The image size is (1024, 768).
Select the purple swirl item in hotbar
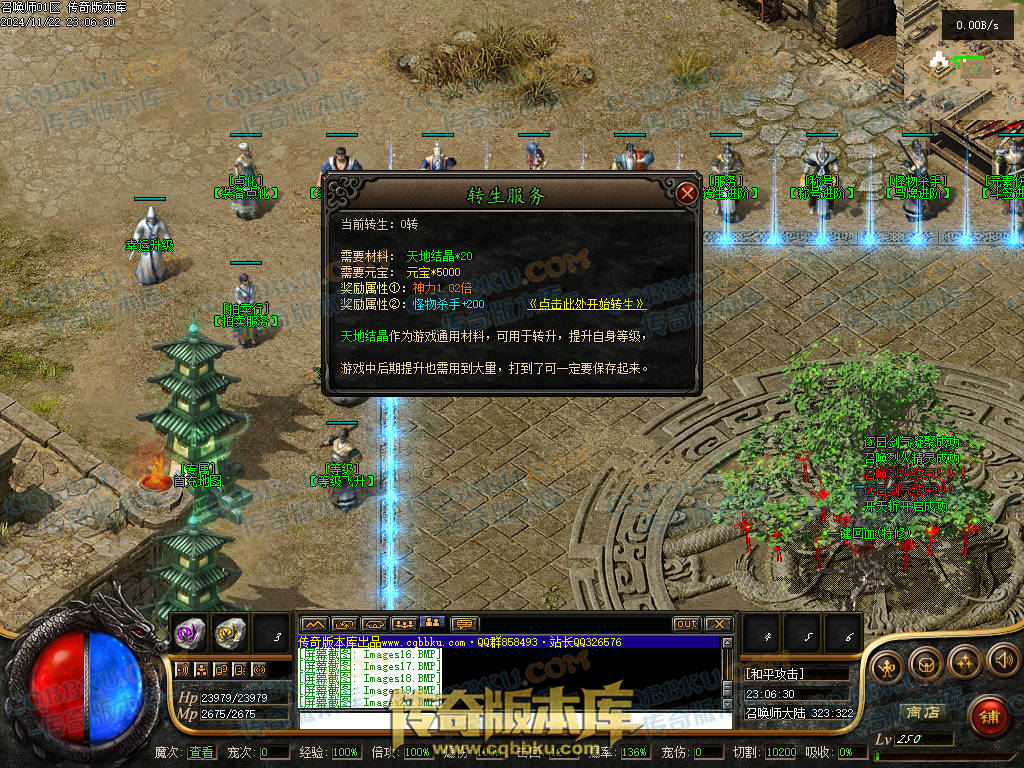point(190,632)
